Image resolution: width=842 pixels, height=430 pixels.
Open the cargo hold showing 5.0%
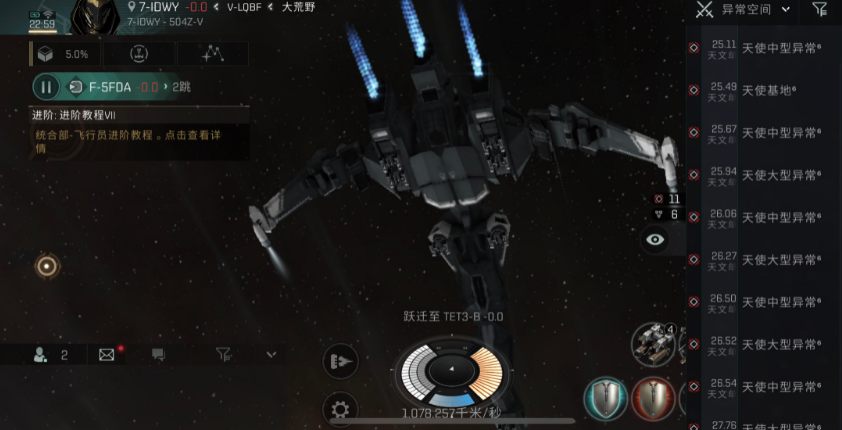[64, 54]
